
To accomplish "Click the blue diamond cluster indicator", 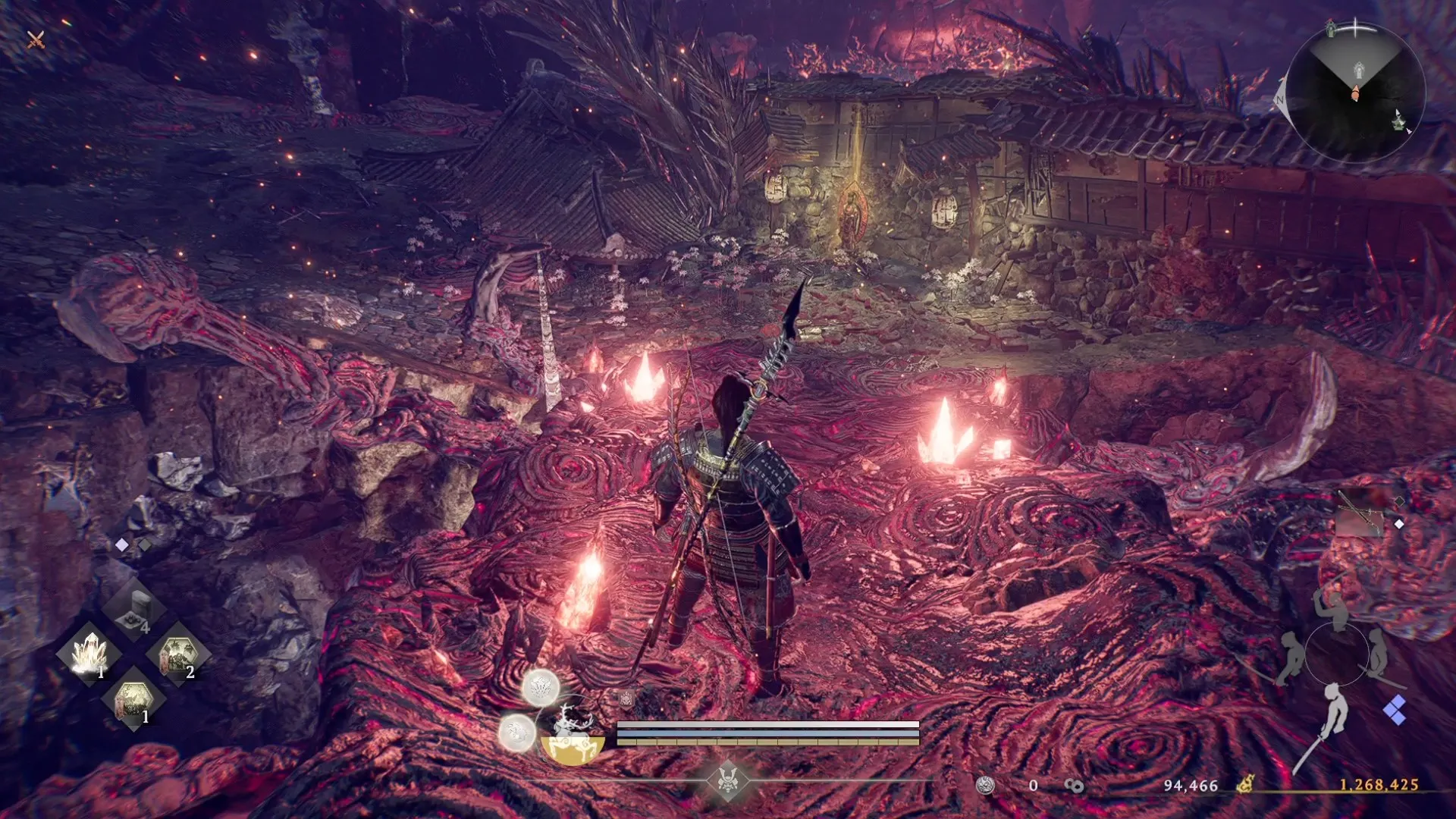I will [x=1395, y=711].
